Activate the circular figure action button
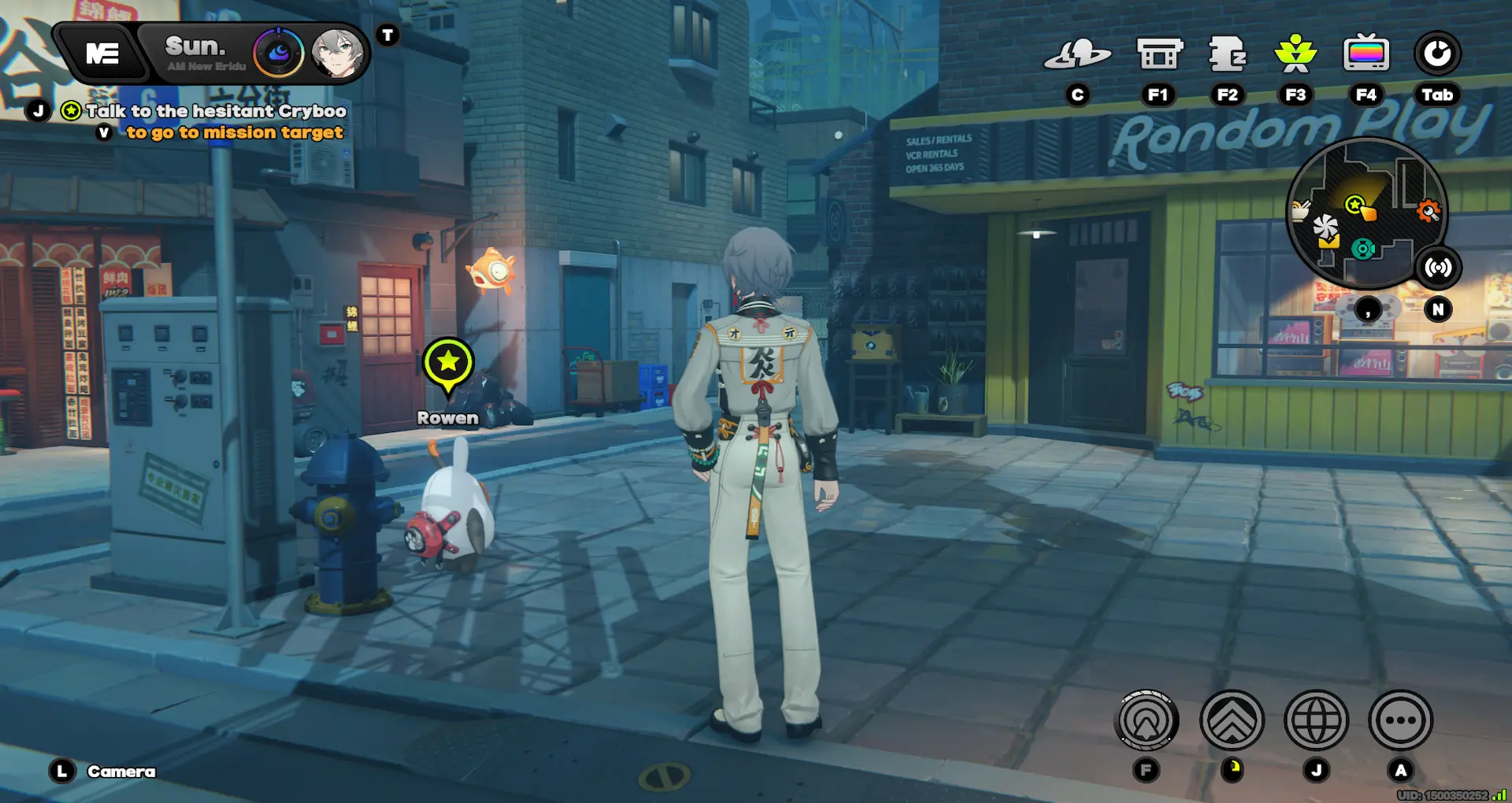The image size is (1512, 803). click(x=1147, y=720)
